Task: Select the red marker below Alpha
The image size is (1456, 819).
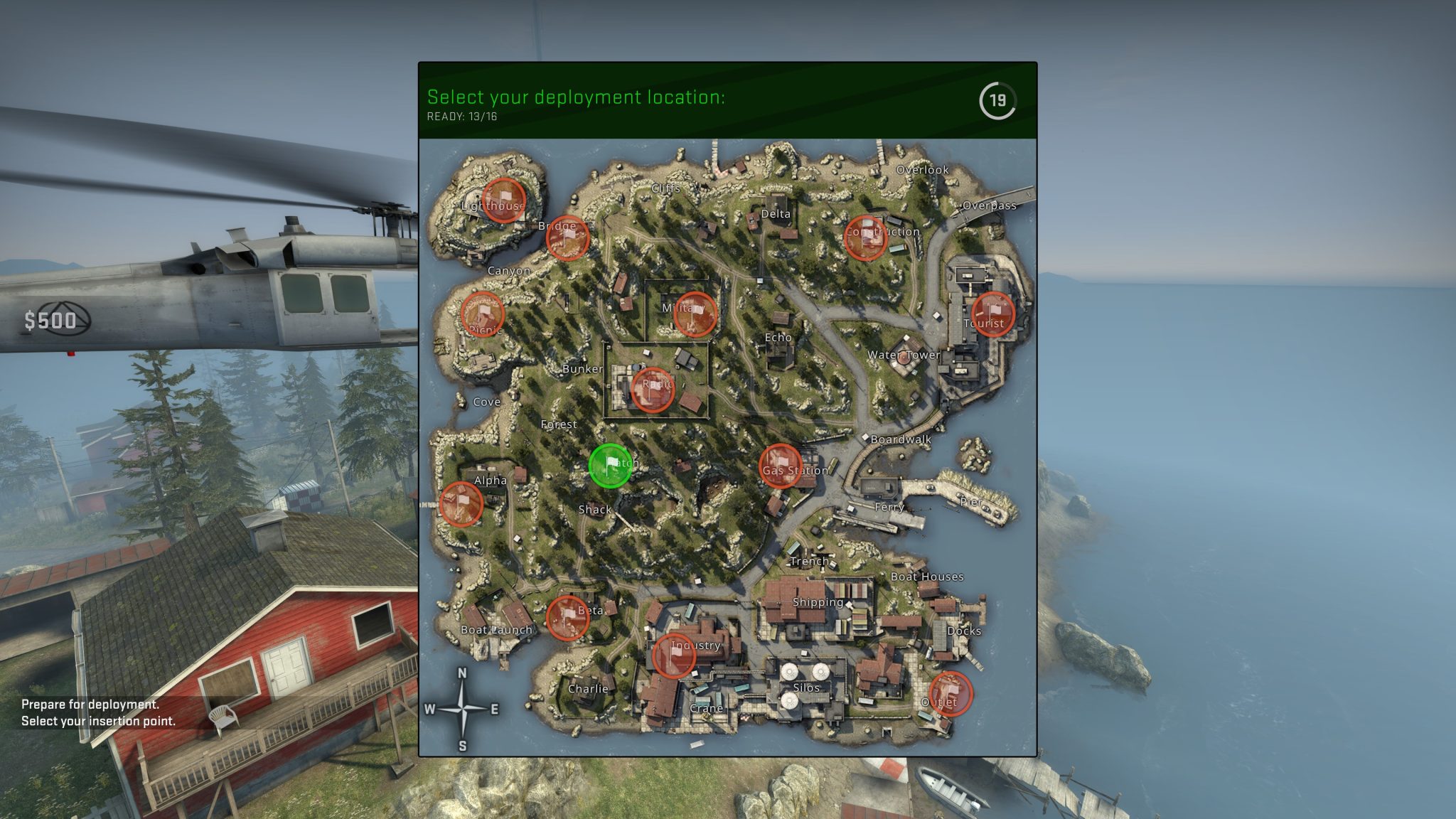Action: [x=461, y=503]
